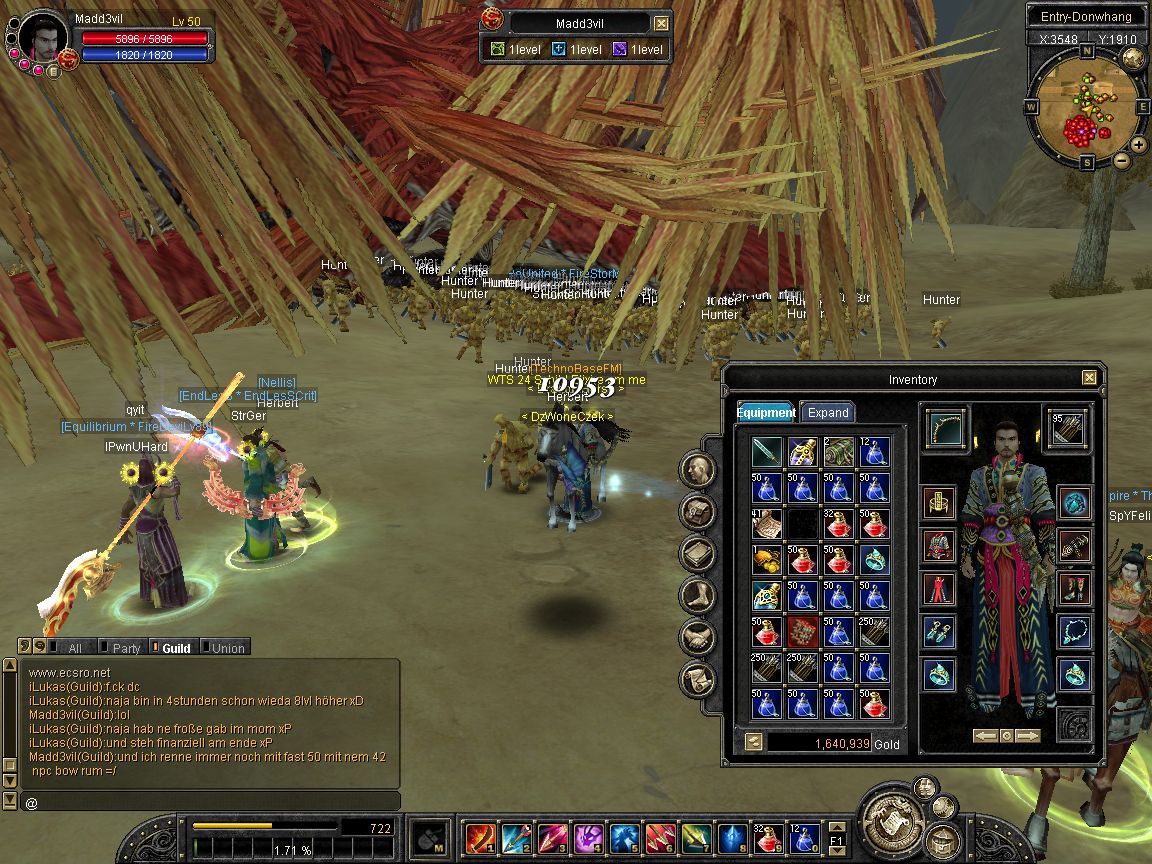1152x864 pixels.
Task: Switch chat to the Union tab
Action: click(x=227, y=648)
